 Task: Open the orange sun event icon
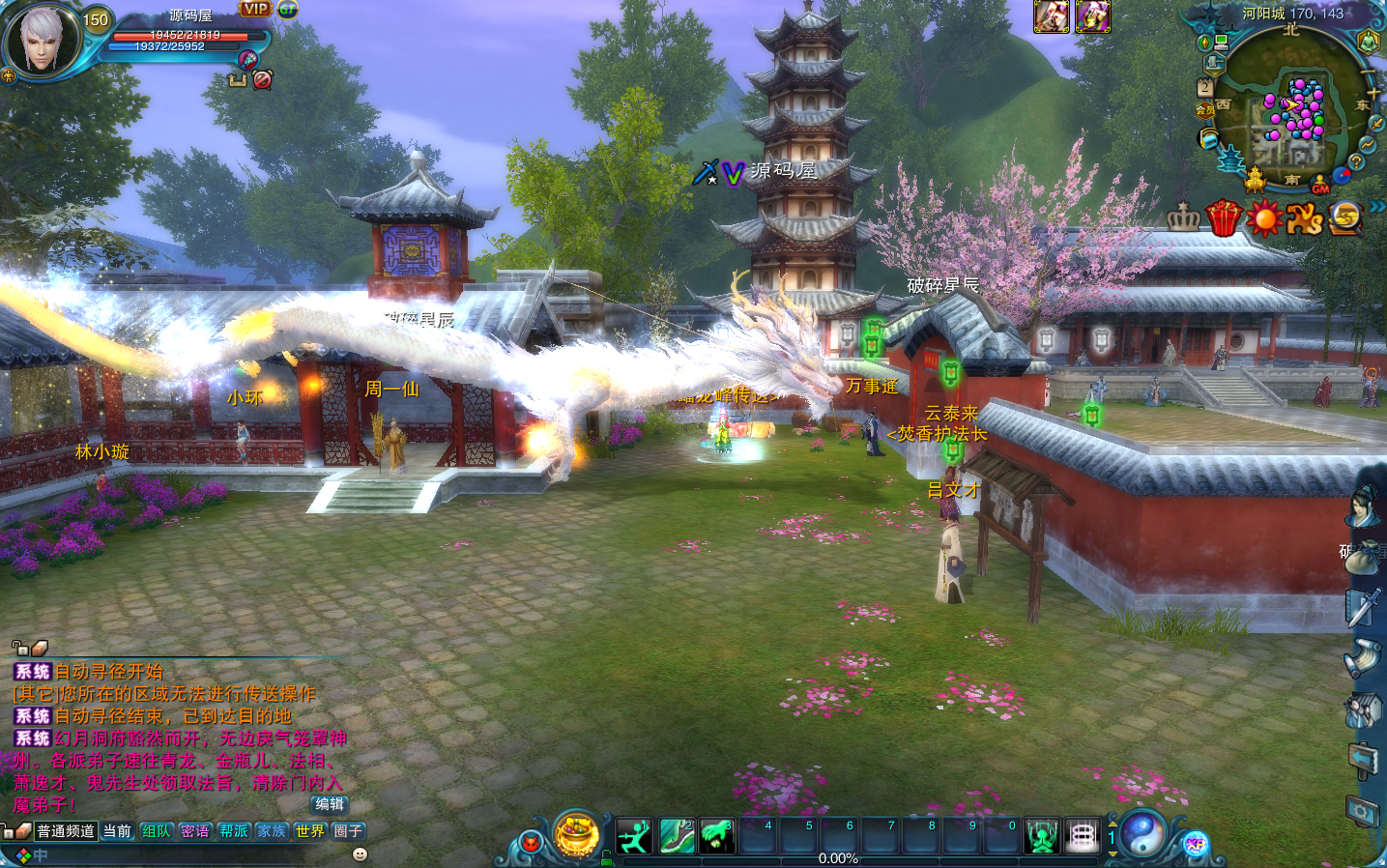pyautogui.click(x=1263, y=218)
